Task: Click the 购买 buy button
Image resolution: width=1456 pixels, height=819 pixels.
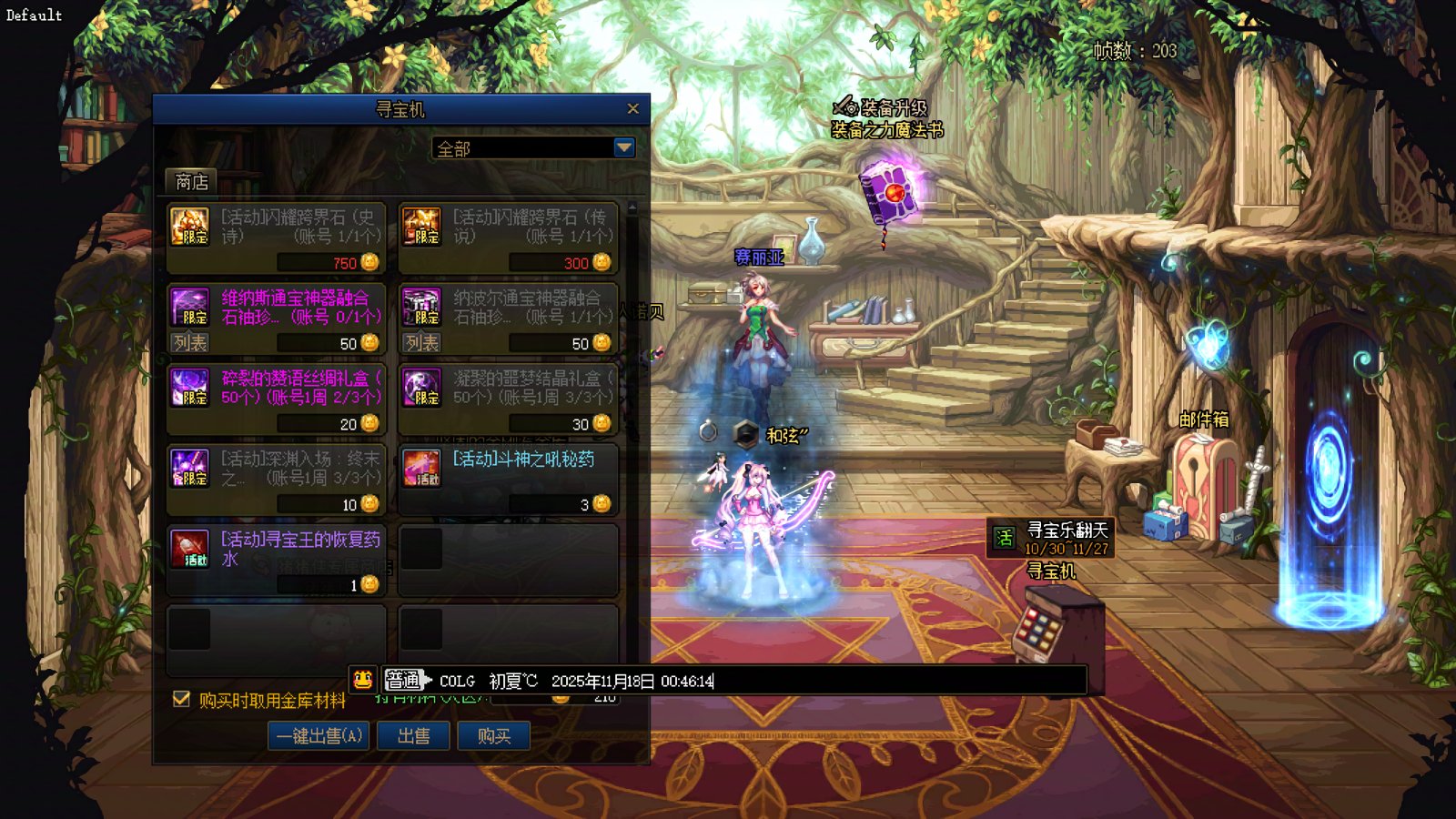Action: [493, 735]
